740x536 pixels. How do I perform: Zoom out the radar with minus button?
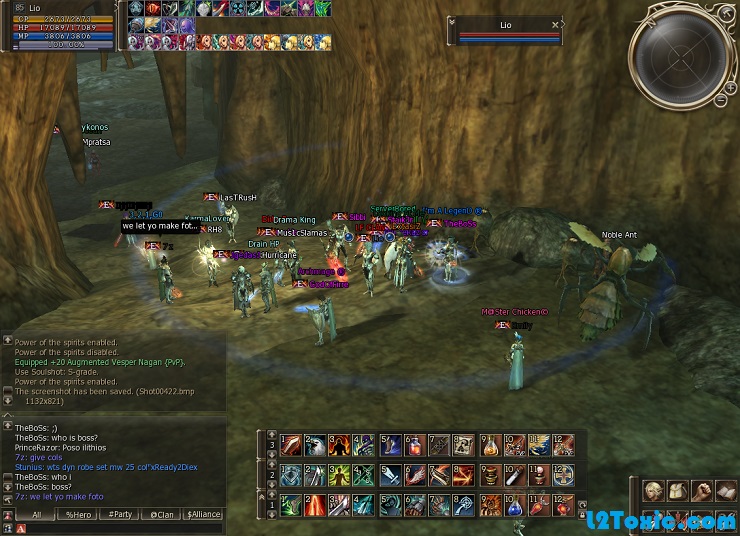point(722,99)
